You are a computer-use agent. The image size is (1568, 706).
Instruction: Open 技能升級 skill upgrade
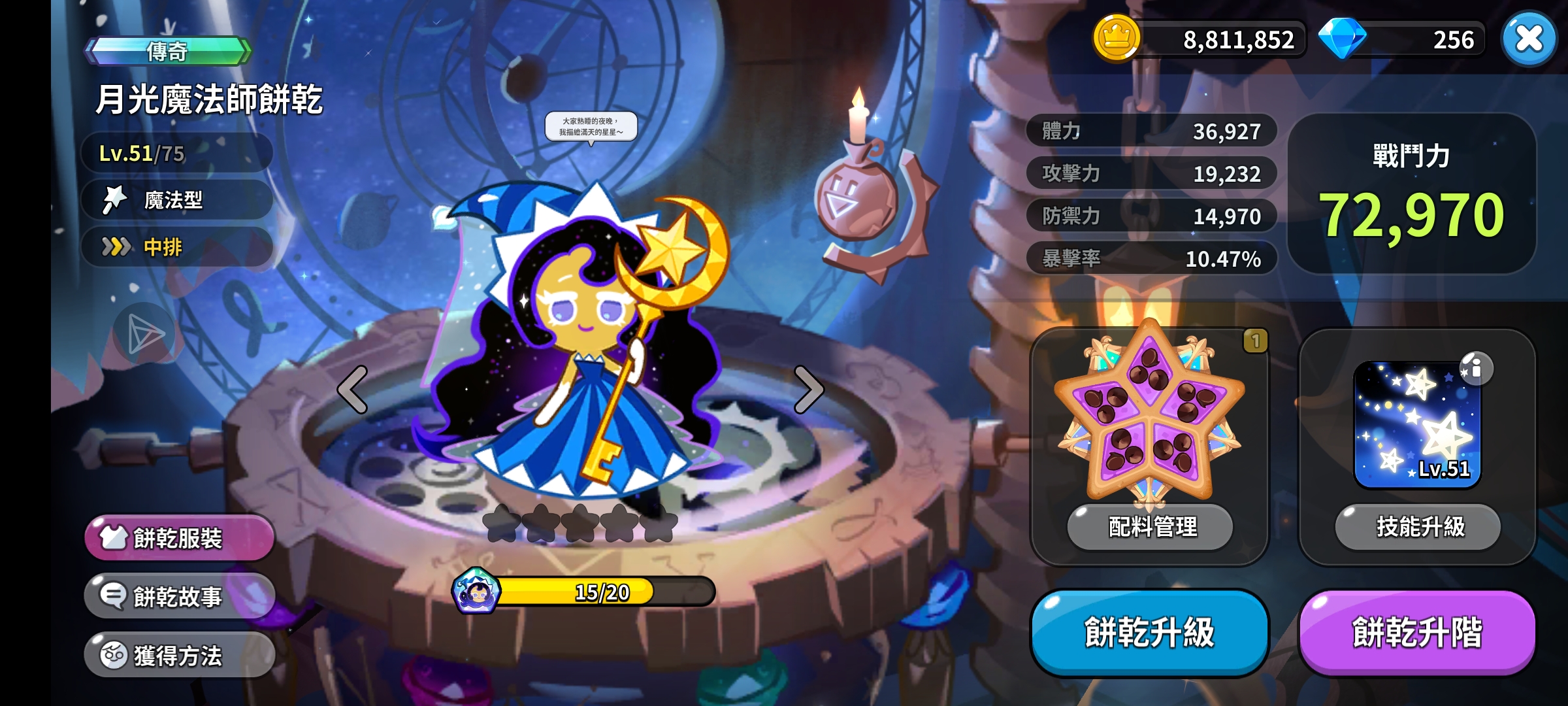[1418, 526]
